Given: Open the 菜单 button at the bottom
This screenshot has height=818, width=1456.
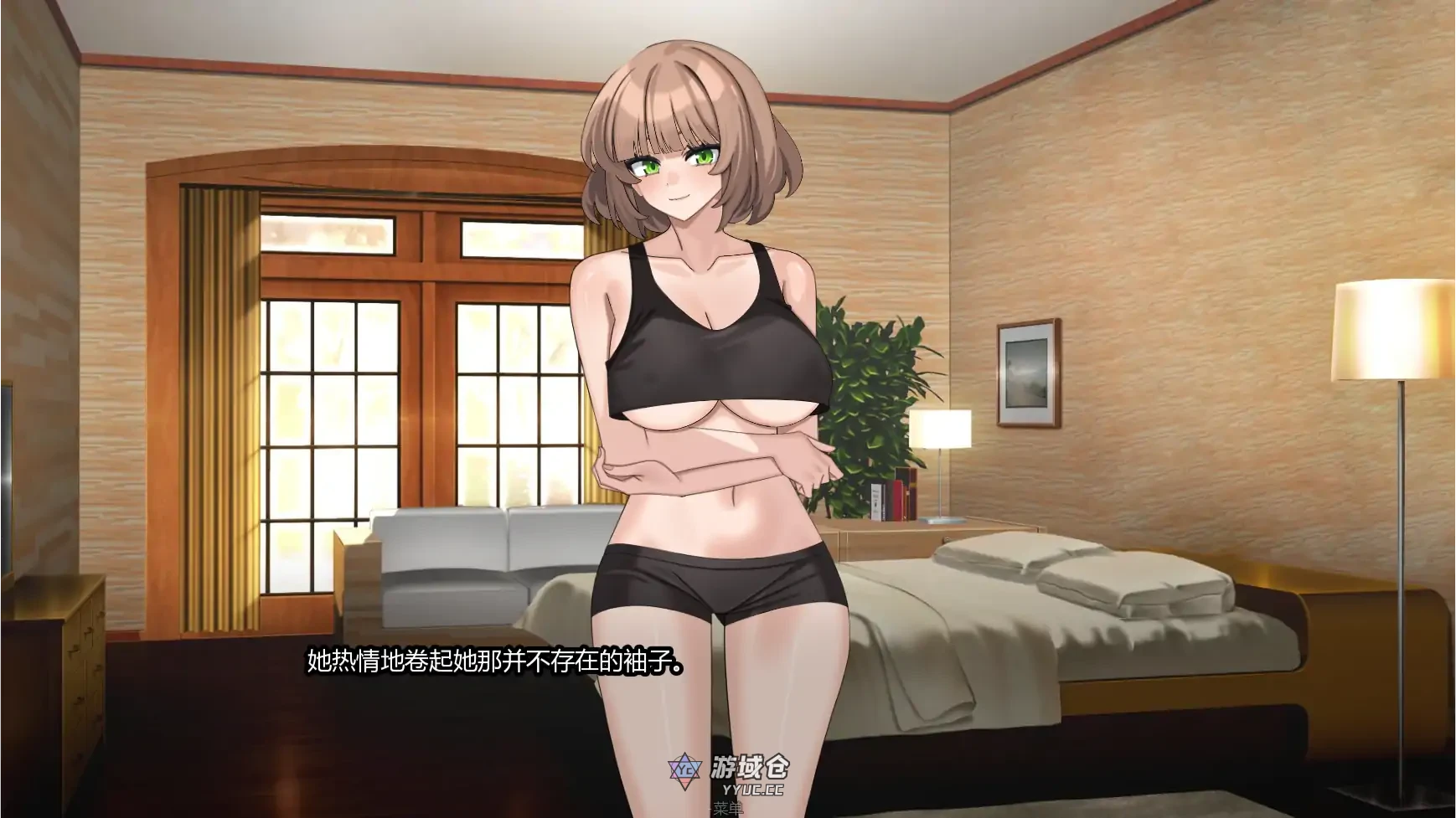Looking at the screenshot, I should 728,809.
